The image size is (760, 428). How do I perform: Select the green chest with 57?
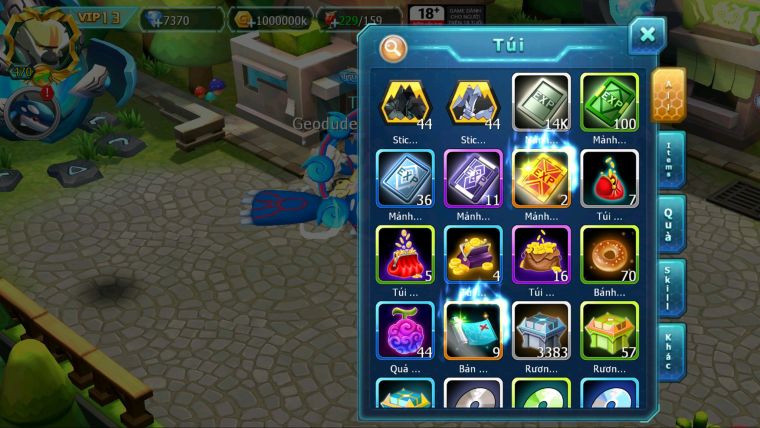tap(609, 330)
